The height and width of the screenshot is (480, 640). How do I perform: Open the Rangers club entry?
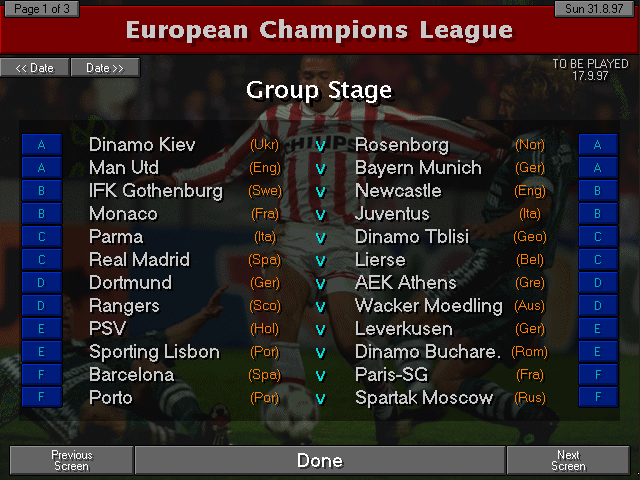pos(124,306)
